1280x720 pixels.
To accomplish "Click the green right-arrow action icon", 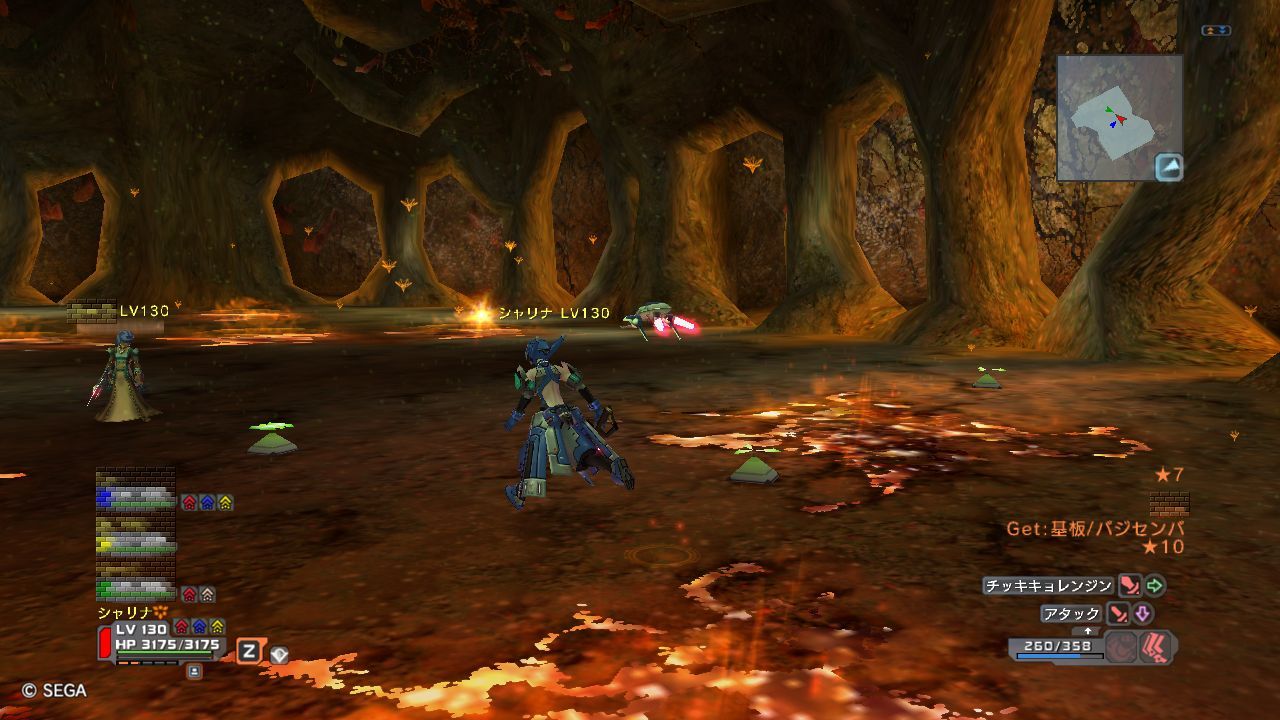I will (1155, 586).
